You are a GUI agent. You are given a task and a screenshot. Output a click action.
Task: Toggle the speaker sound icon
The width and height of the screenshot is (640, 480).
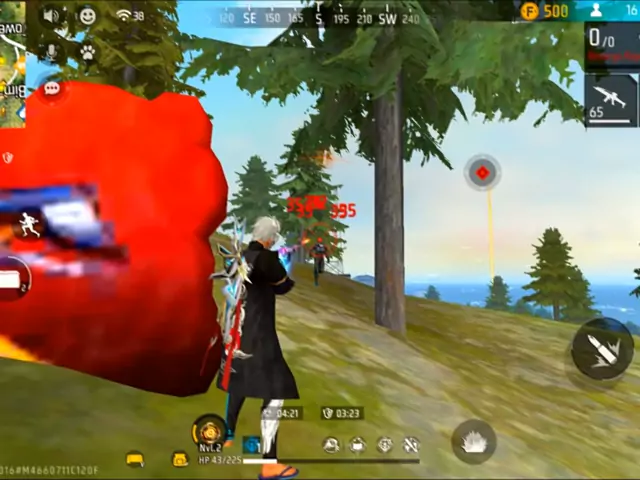click(51, 16)
